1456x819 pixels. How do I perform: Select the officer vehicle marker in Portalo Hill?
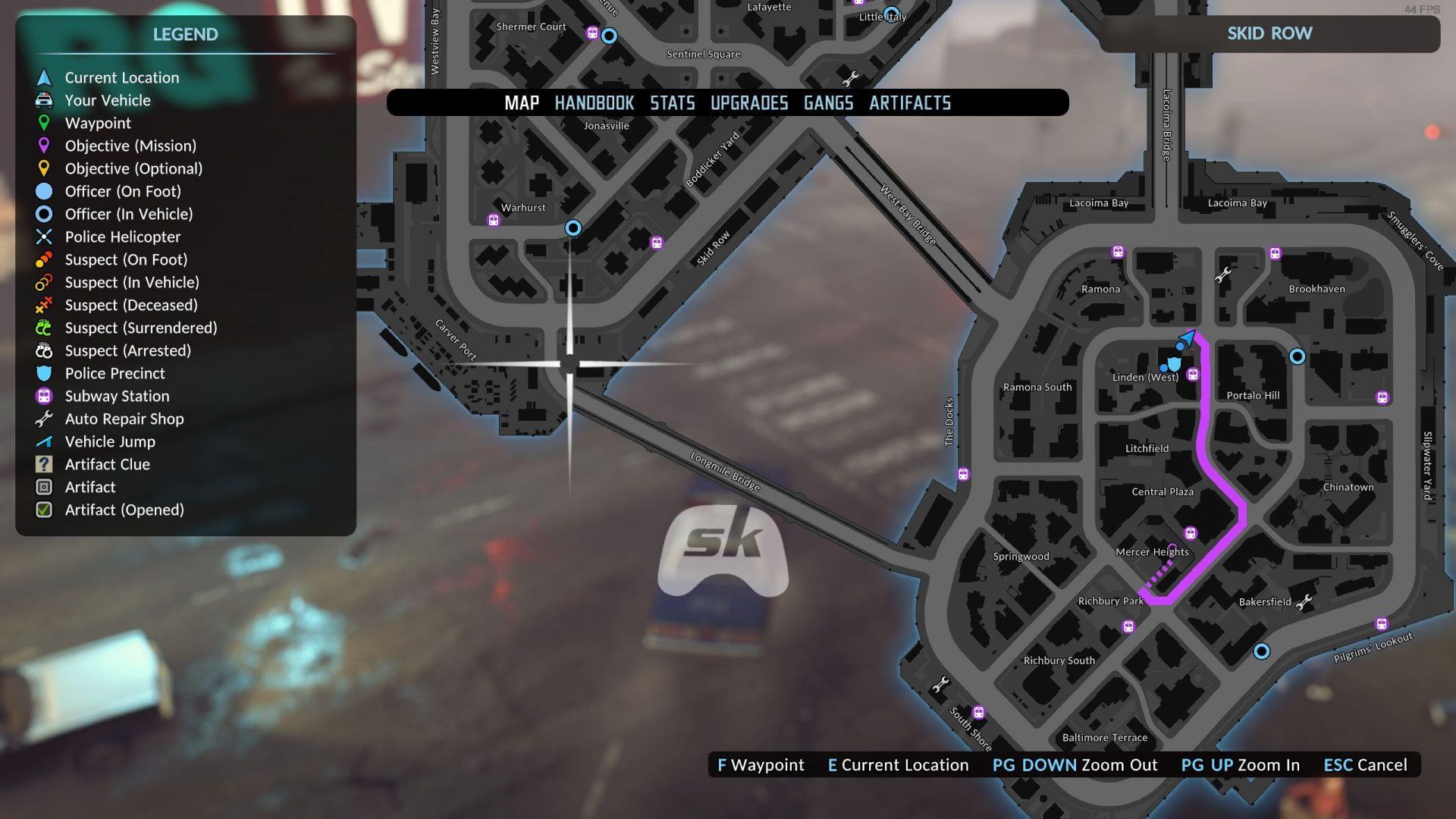pyautogui.click(x=1298, y=356)
